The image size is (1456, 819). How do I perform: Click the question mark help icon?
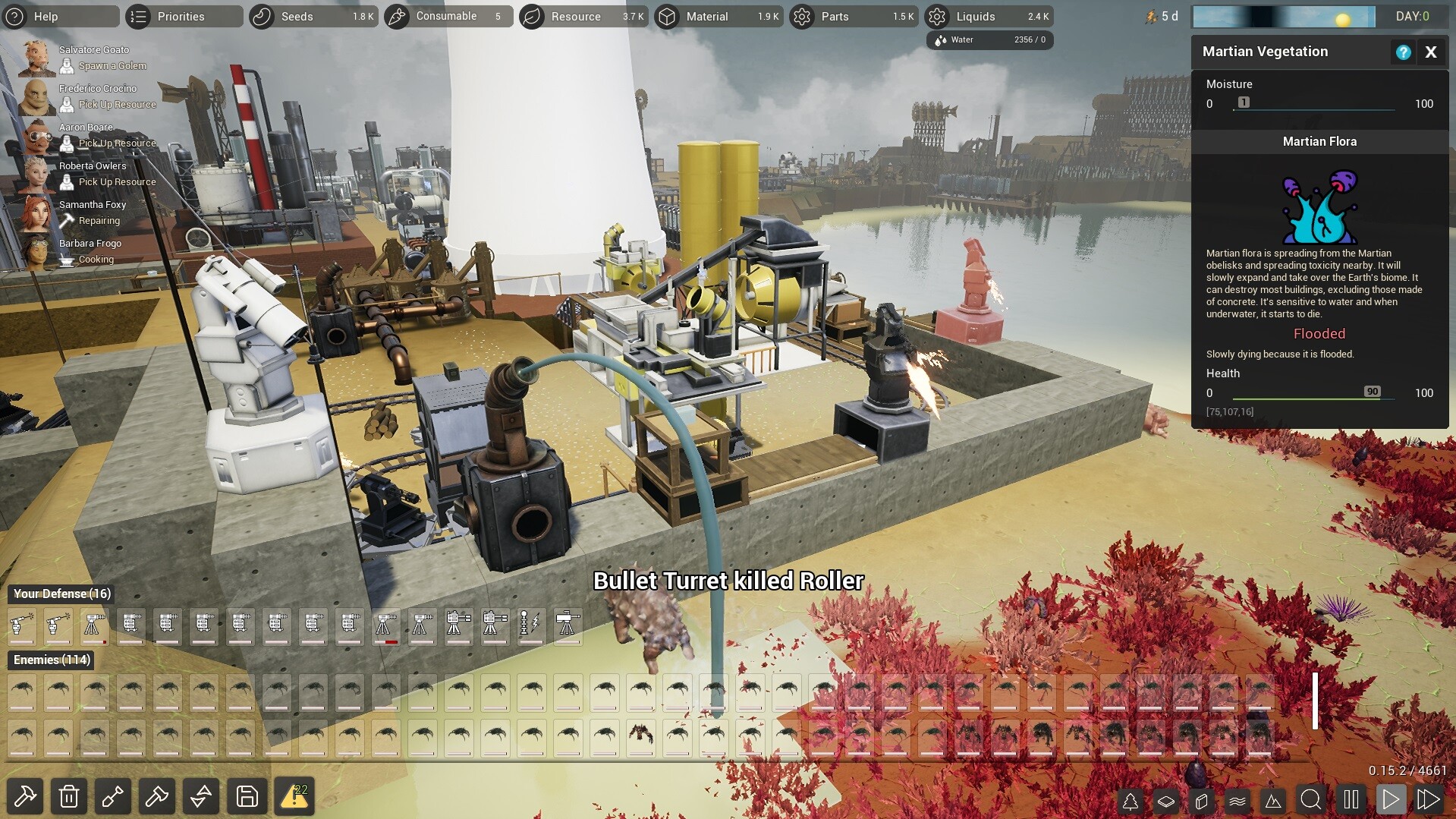click(x=1403, y=52)
